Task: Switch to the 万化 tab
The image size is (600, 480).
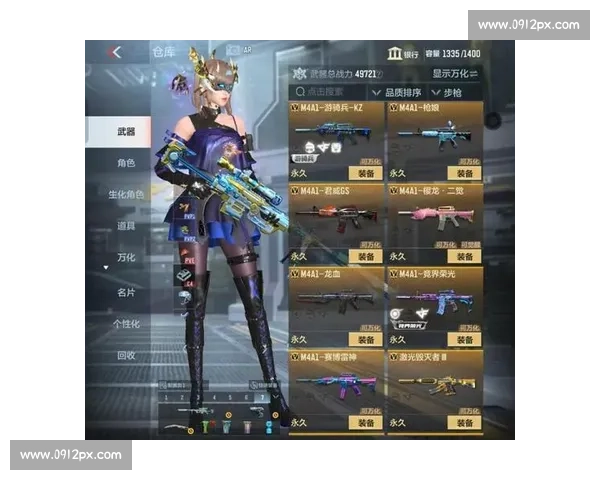Action: point(124,258)
